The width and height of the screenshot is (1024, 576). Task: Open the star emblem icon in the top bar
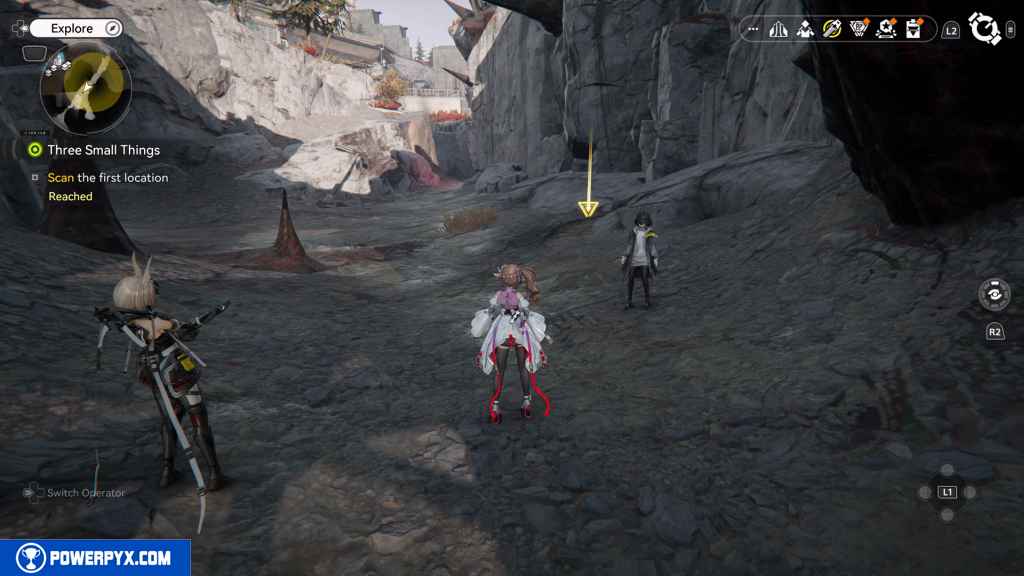(x=885, y=30)
